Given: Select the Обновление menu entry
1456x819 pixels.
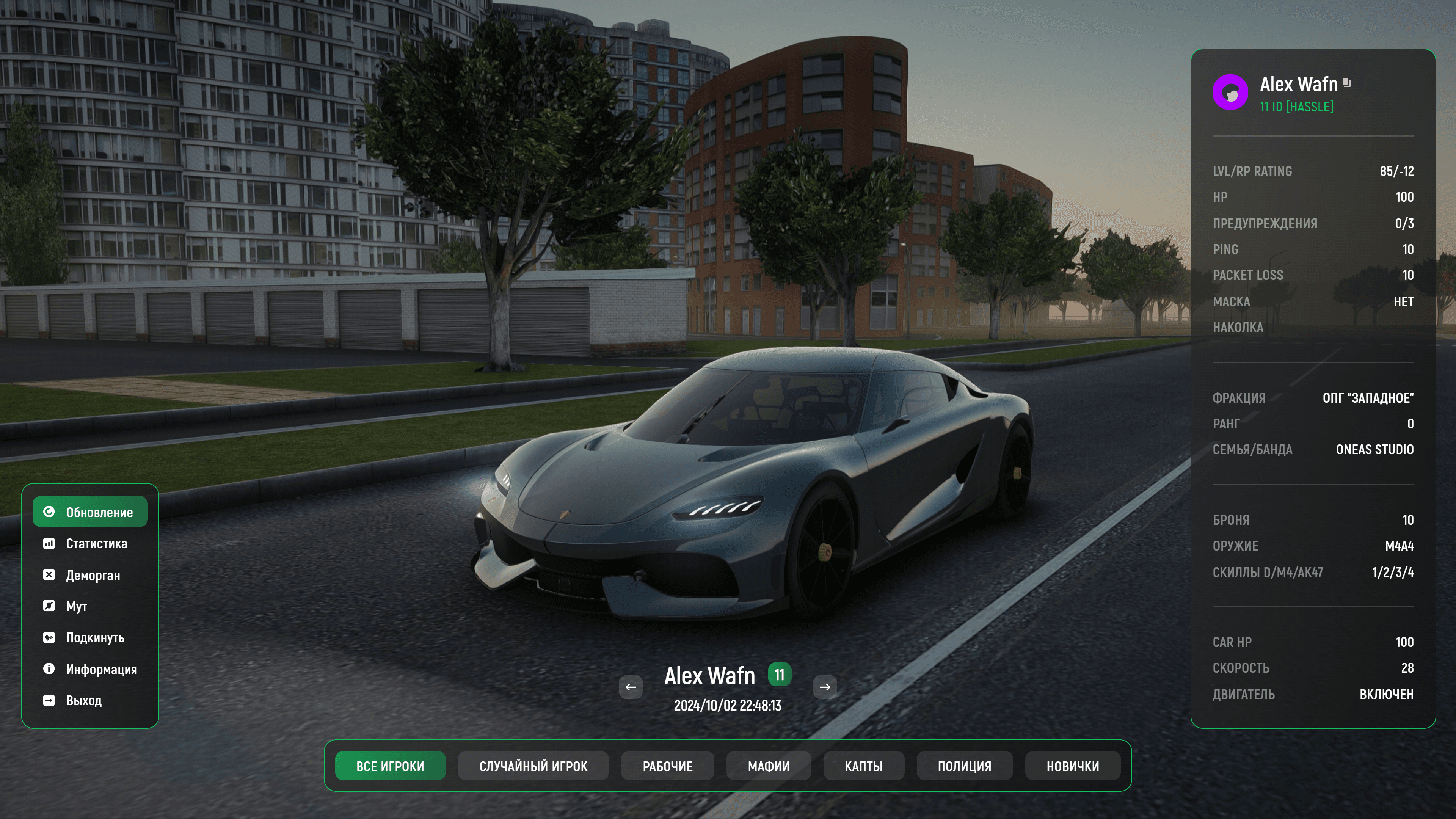Looking at the screenshot, I should (x=90, y=511).
